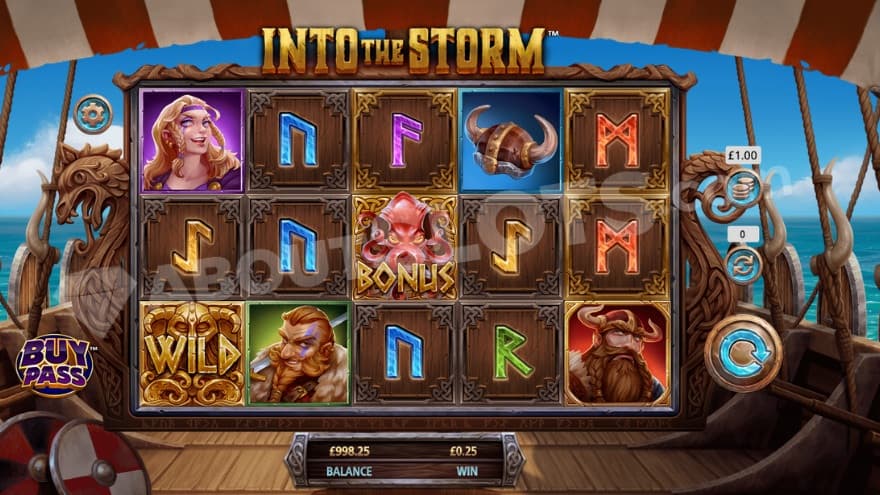Screen dimensions: 880x495
Task: Open the autoplay spins option
Action: click(743, 264)
